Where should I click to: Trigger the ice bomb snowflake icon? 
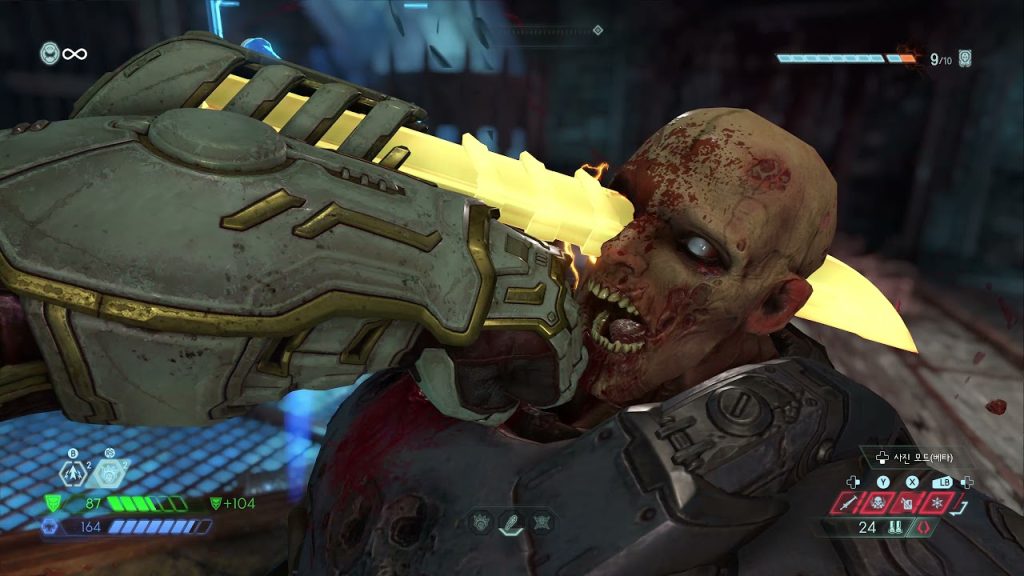[x=939, y=504]
